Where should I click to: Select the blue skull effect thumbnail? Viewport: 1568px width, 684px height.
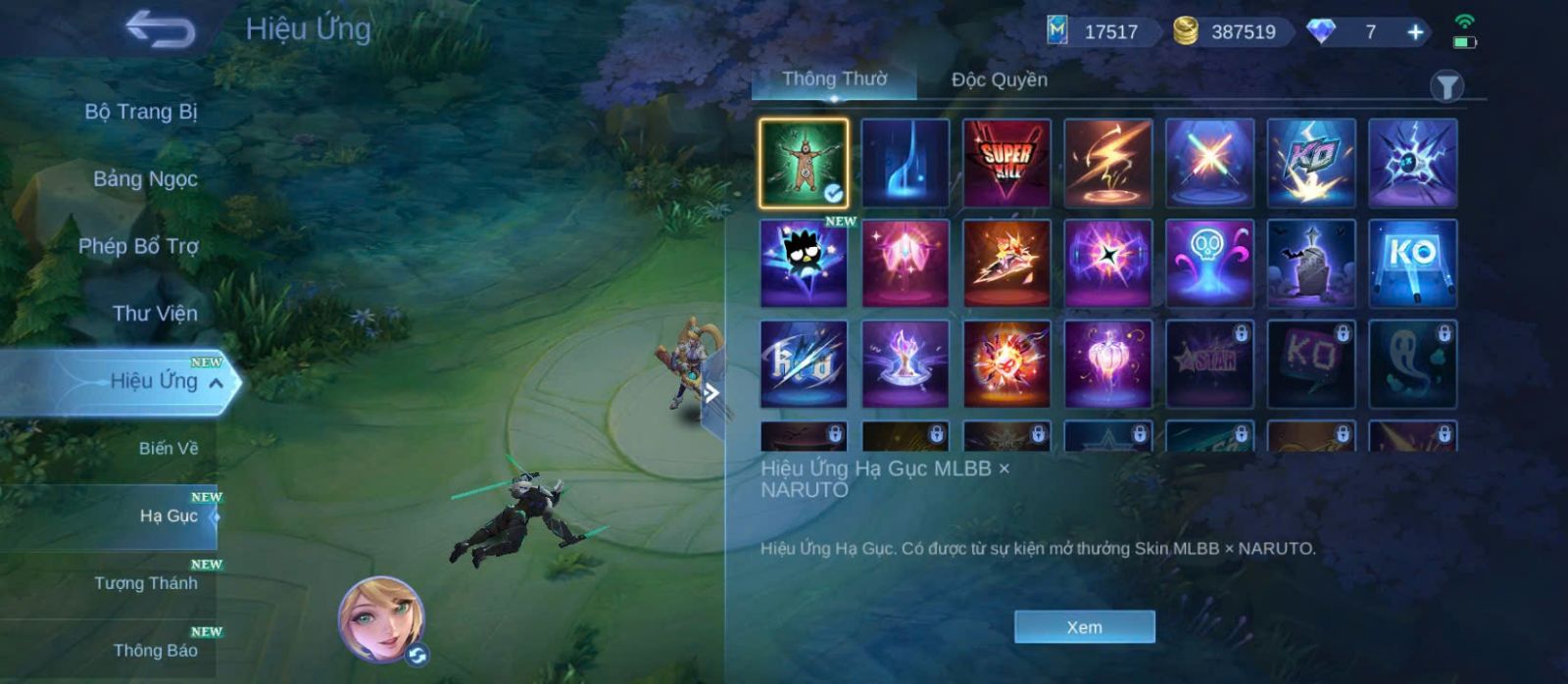pyautogui.click(x=1209, y=264)
